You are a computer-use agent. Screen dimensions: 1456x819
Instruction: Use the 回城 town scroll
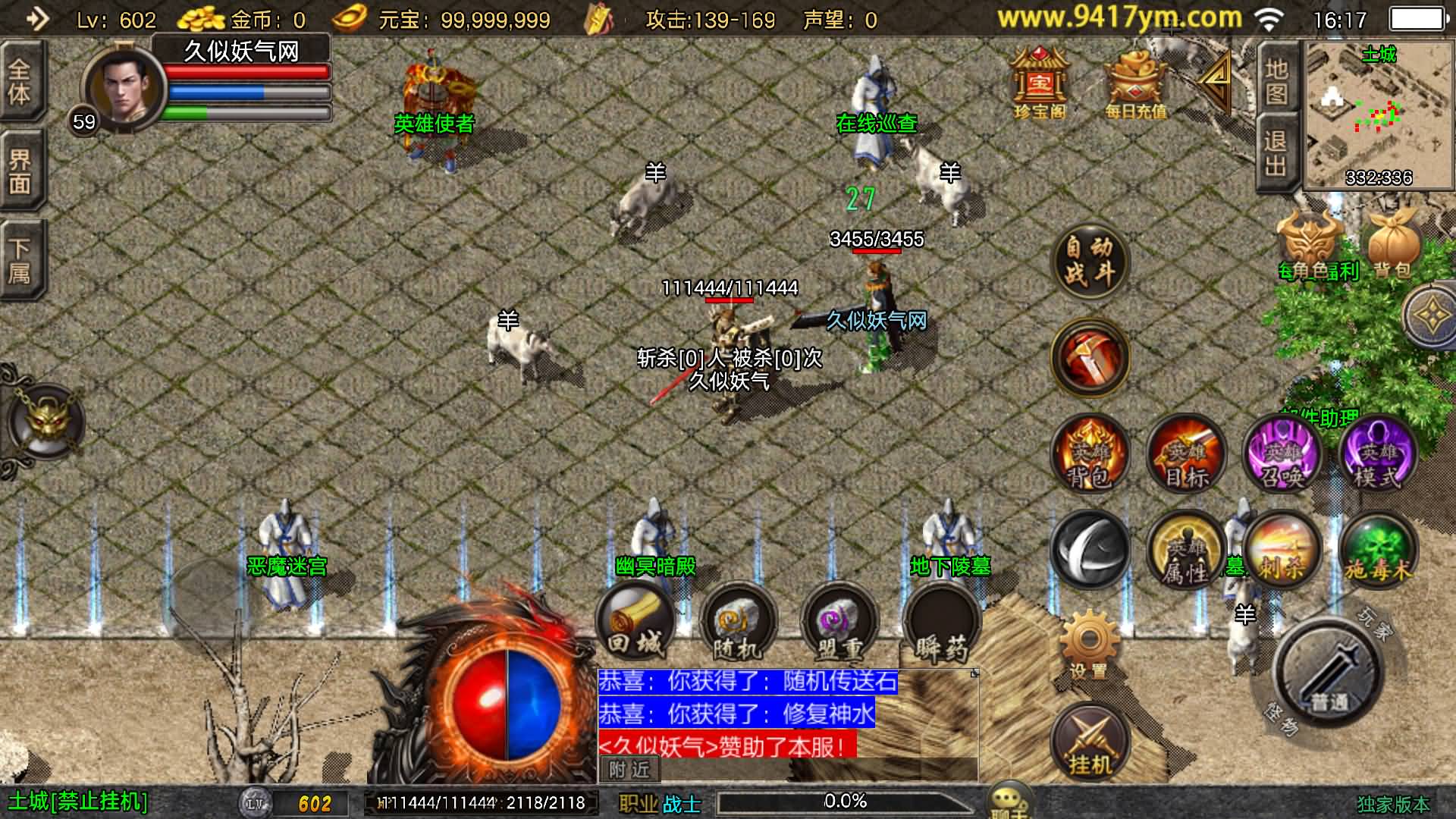pos(635,623)
